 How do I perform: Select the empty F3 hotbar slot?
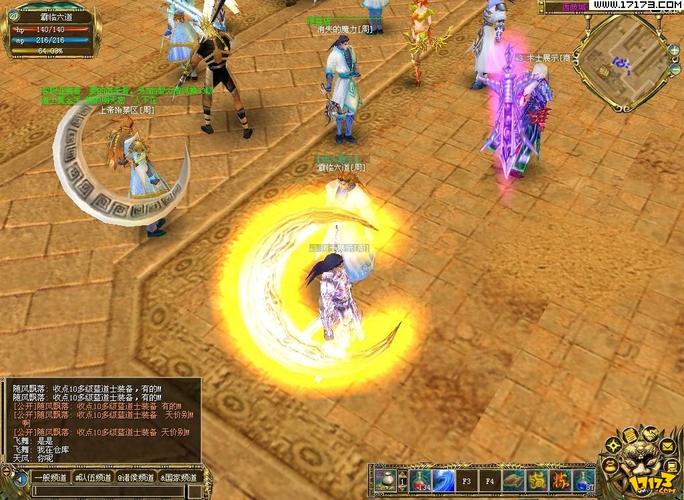pyautogui.click(x=467, y=481)
